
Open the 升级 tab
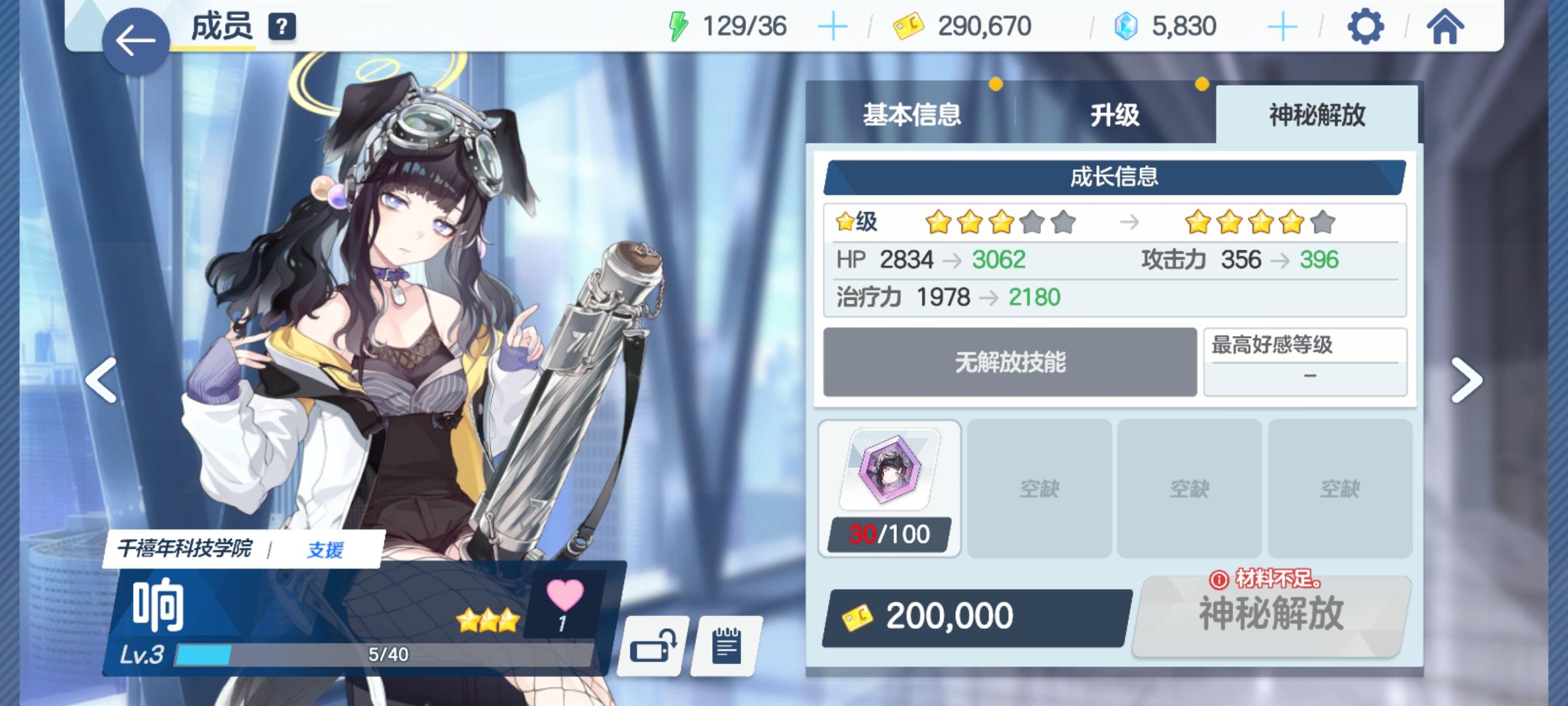(x=1115, y=113)
